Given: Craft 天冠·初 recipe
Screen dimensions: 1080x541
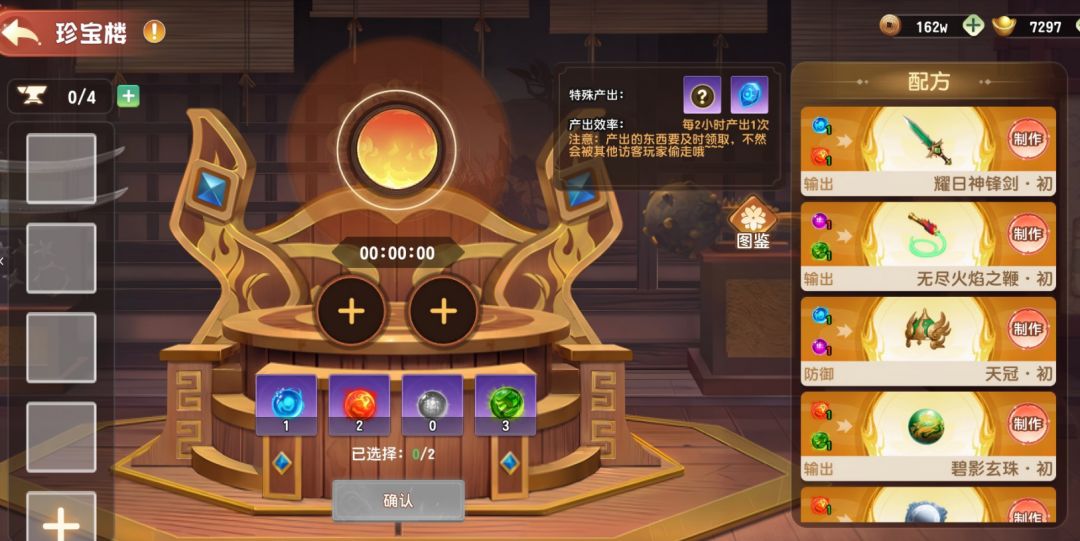Looking at the screenshot, I should click(1026, 329).
